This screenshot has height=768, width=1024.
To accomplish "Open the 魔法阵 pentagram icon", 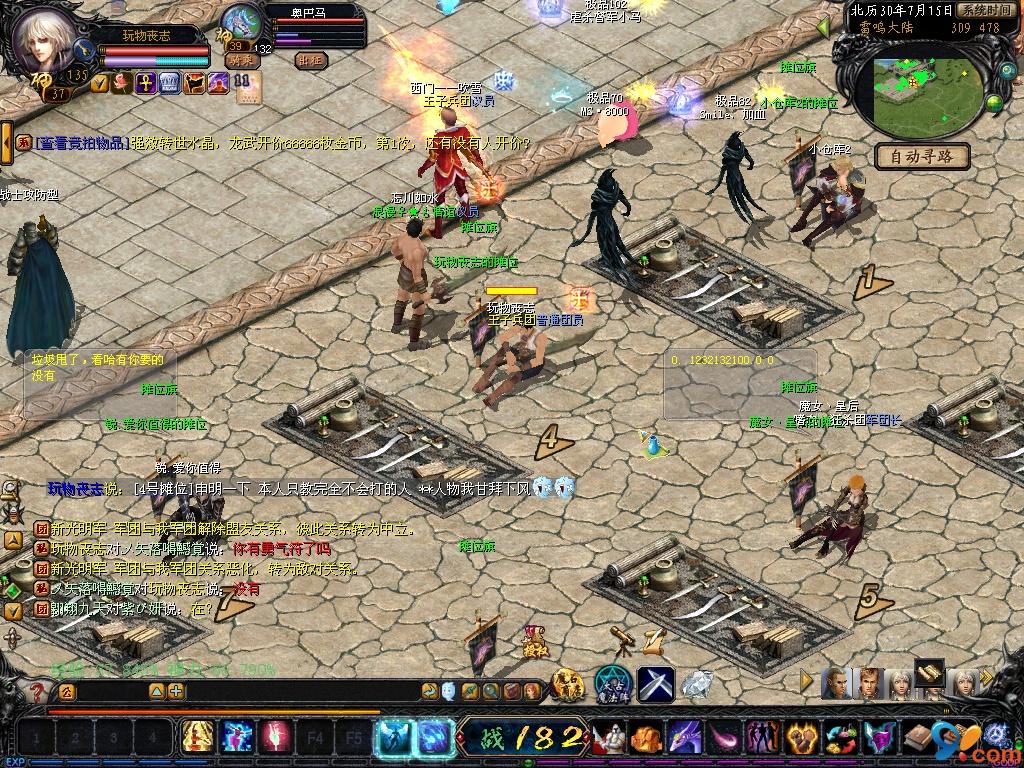I will pyautogui.click(x=611, y=684).
